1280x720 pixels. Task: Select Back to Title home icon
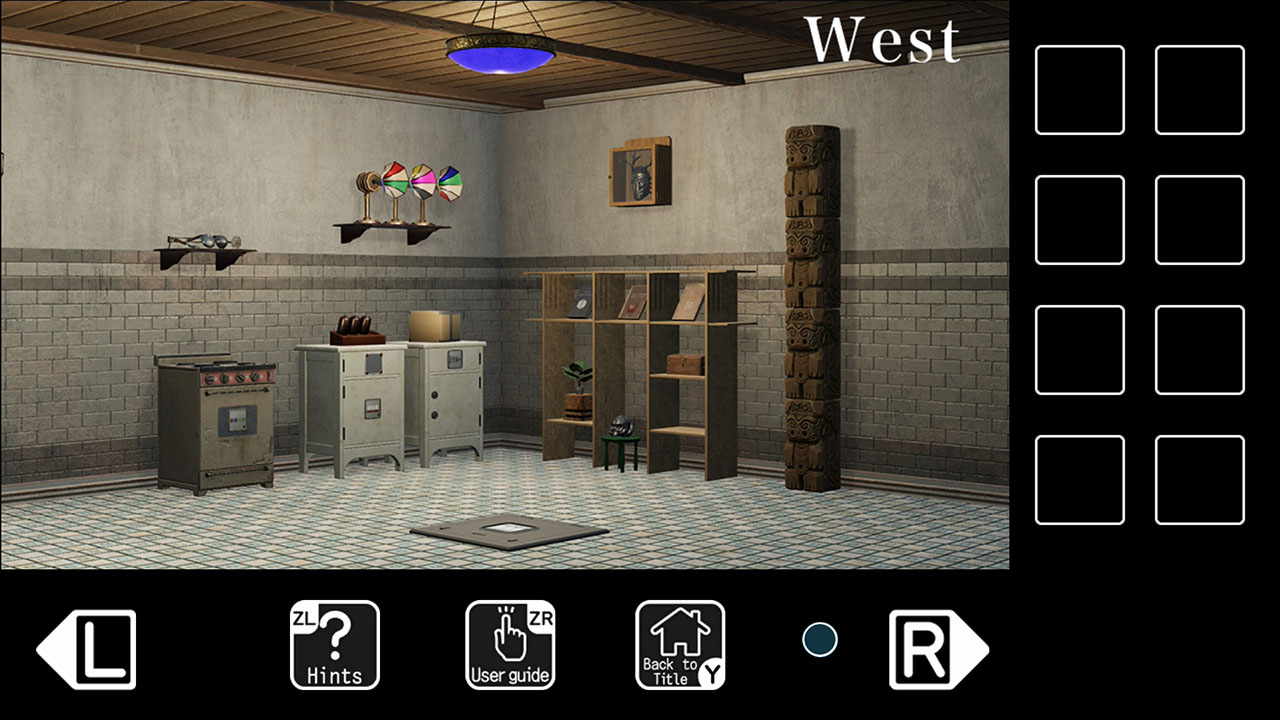[680, 645]
